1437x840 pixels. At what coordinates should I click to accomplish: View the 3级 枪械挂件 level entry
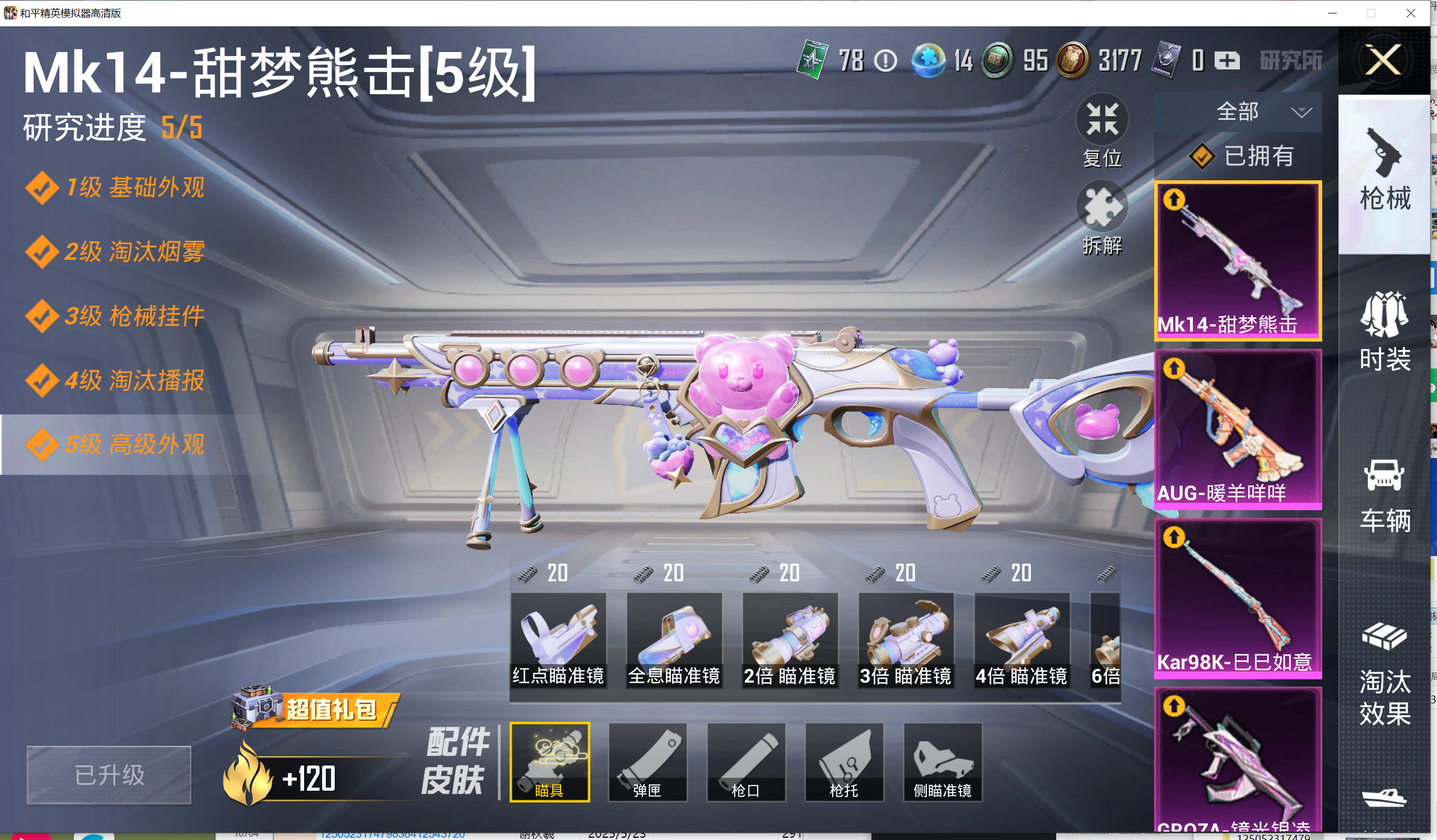(x=134, y=316)
